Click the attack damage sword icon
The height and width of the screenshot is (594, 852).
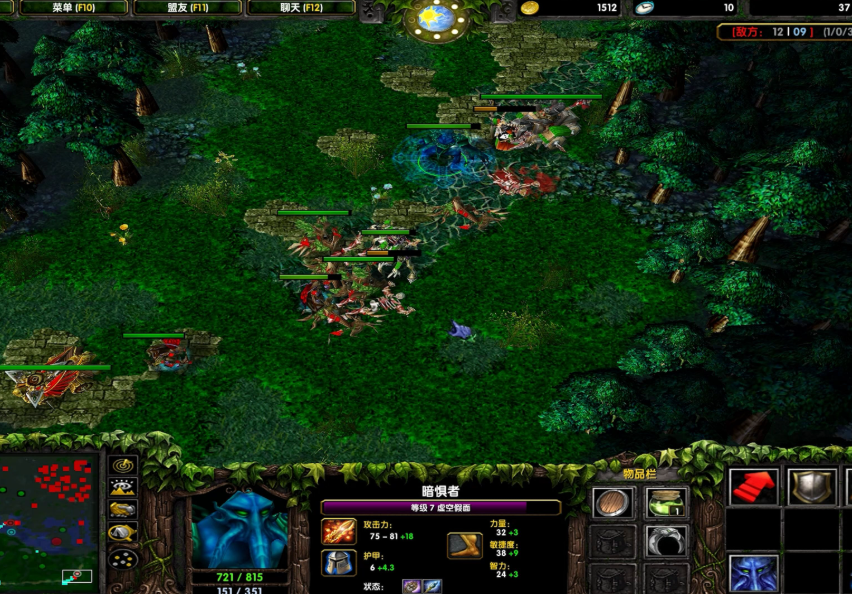click(x=339, y=531)
